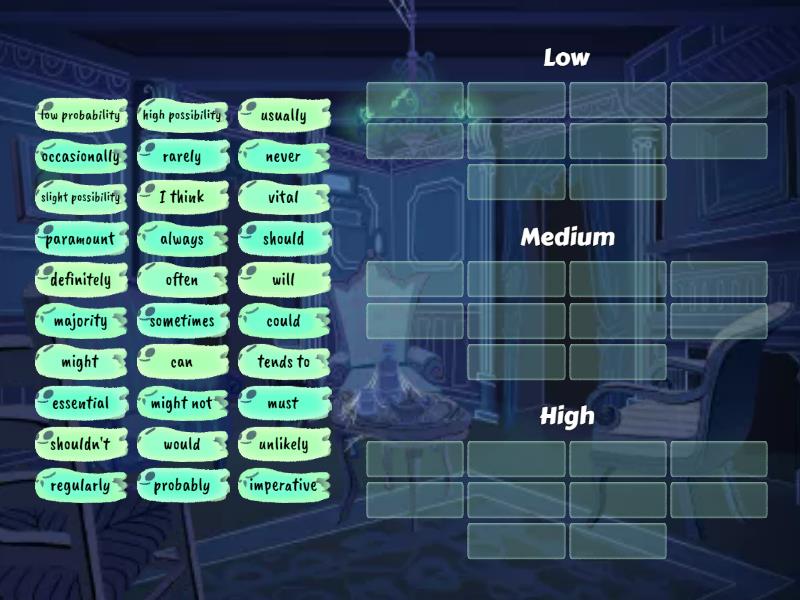Pick the 'tends to' word tile
The image size is (800, 600).
(284, 362)
